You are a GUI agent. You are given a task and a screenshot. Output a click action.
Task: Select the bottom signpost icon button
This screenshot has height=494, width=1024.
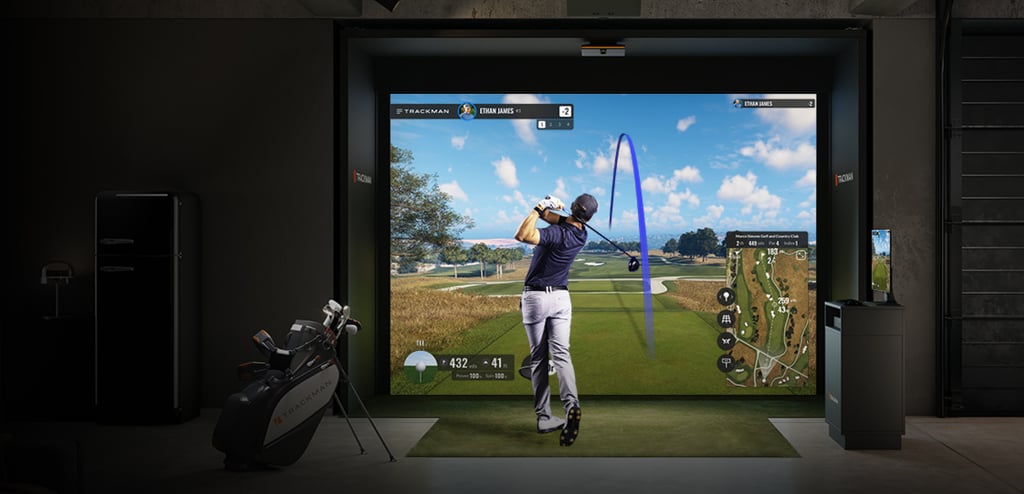[x=726, y=363]
